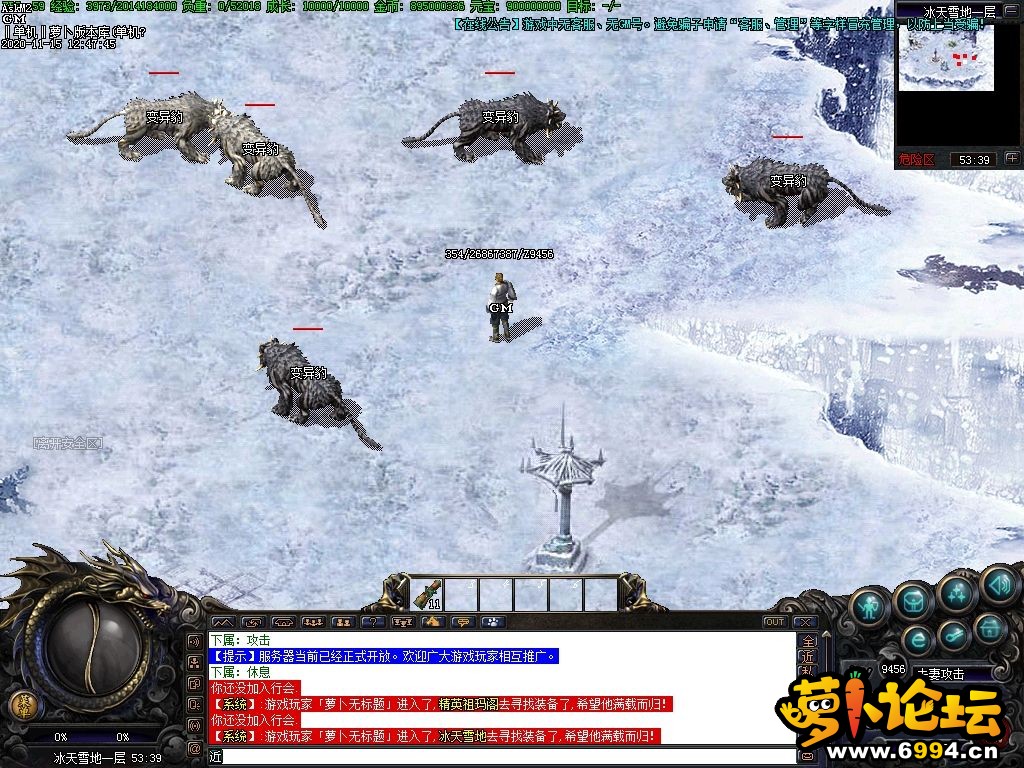Viewport: 1024px width, 768px height.
Task: Click the speech bubble chat toolbar button
Action: pos(462,622)
